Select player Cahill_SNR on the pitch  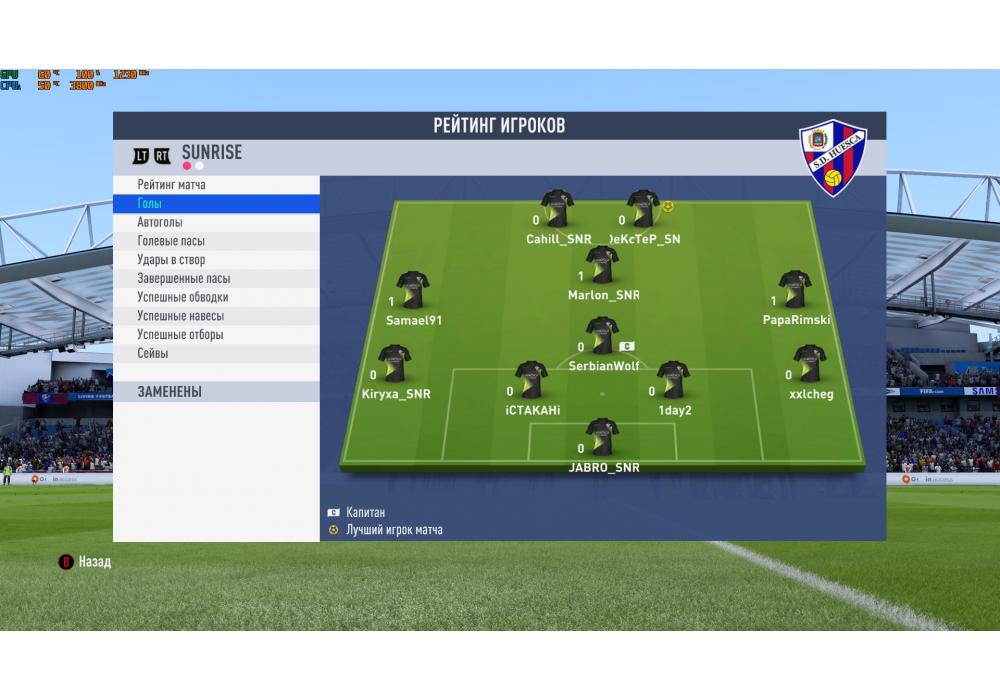coord(557,209)
